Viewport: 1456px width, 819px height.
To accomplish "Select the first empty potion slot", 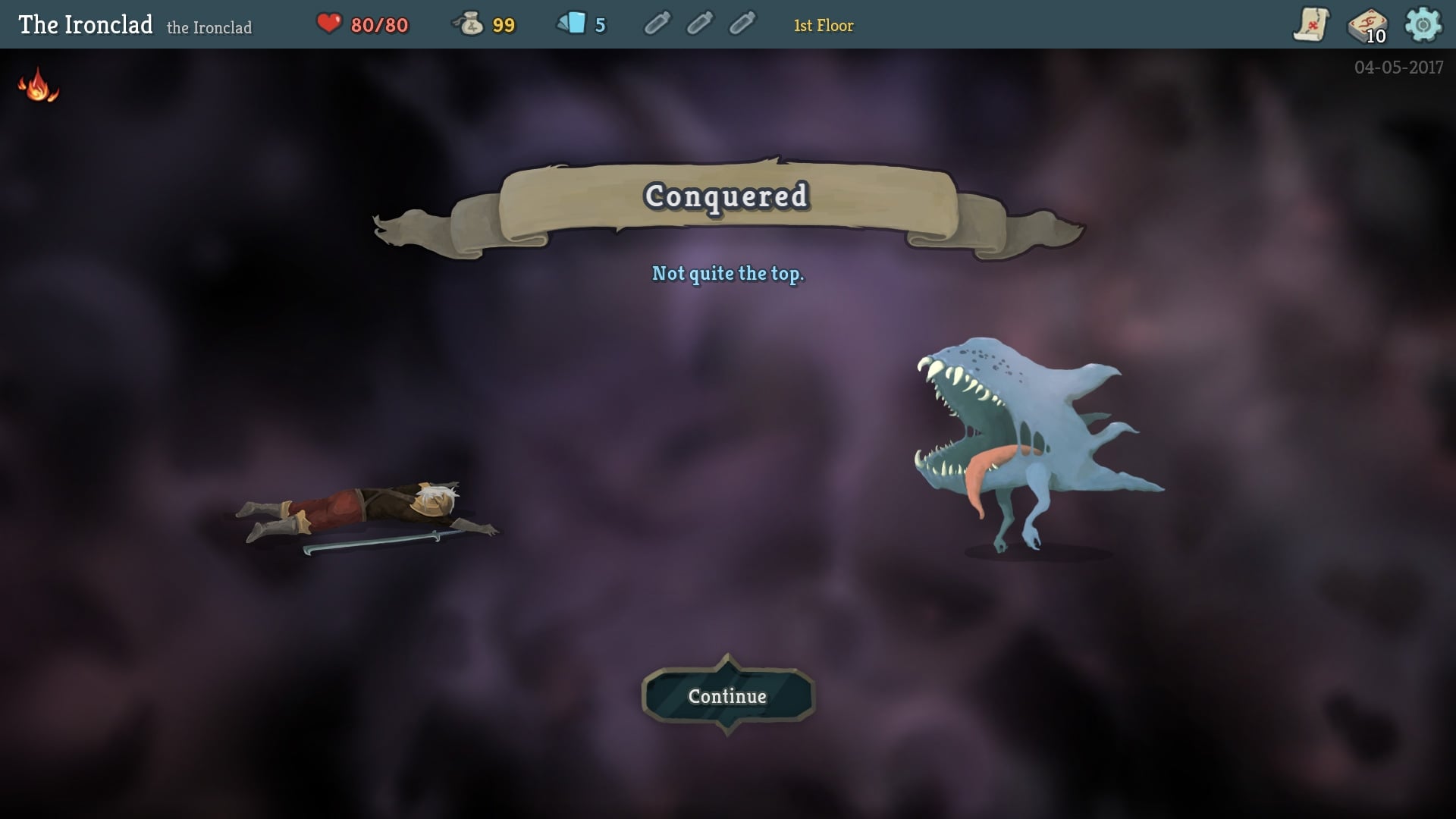I will [657, 24].
